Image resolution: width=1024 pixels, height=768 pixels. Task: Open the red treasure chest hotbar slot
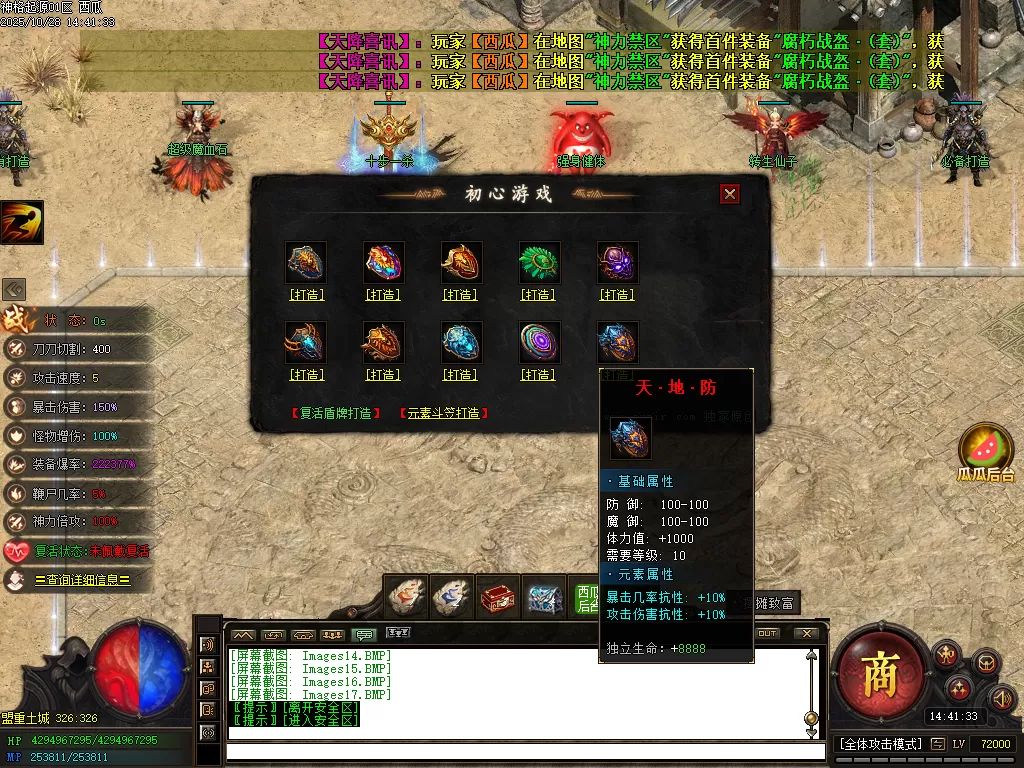click(x=498, y=598)
